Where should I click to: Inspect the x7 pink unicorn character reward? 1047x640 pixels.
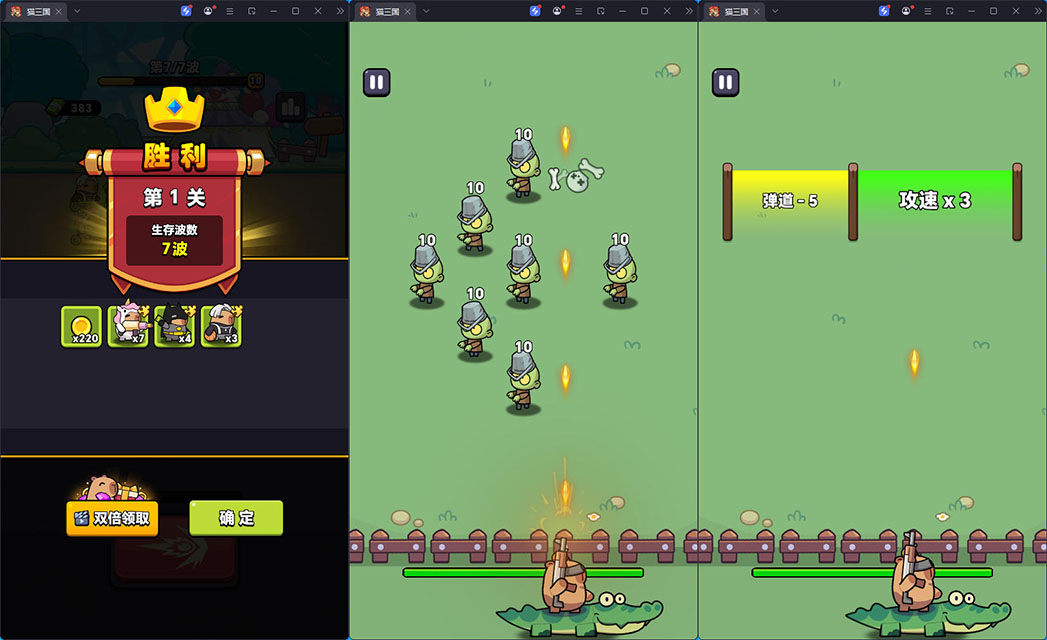pos(128,326)
